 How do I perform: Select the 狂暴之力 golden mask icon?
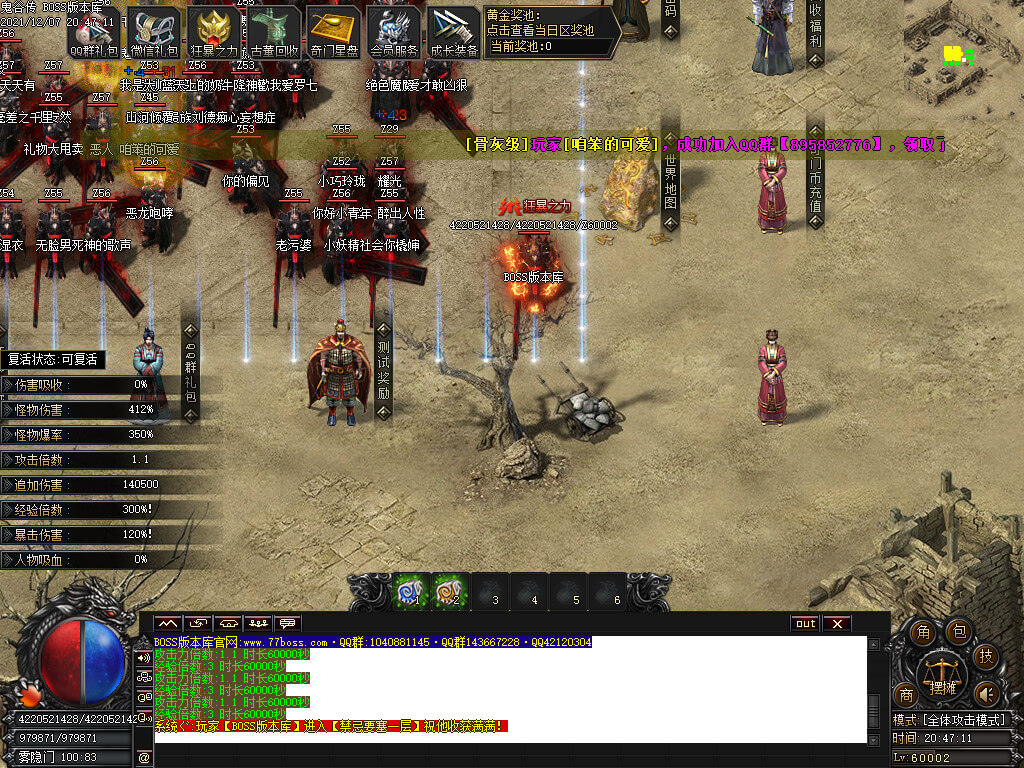click(214, 30)
